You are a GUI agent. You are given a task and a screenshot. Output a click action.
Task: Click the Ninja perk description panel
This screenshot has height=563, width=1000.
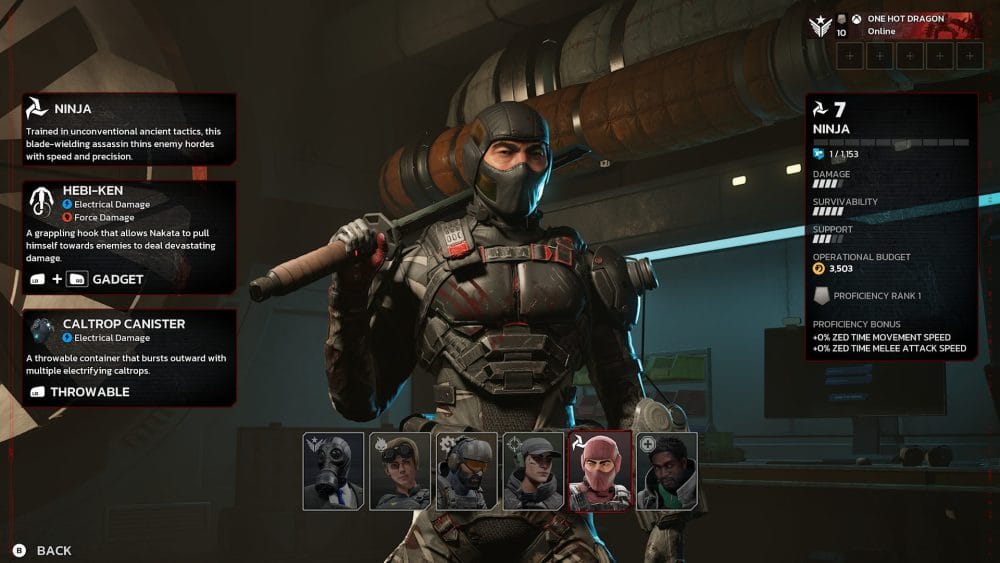tap(129, 128)
